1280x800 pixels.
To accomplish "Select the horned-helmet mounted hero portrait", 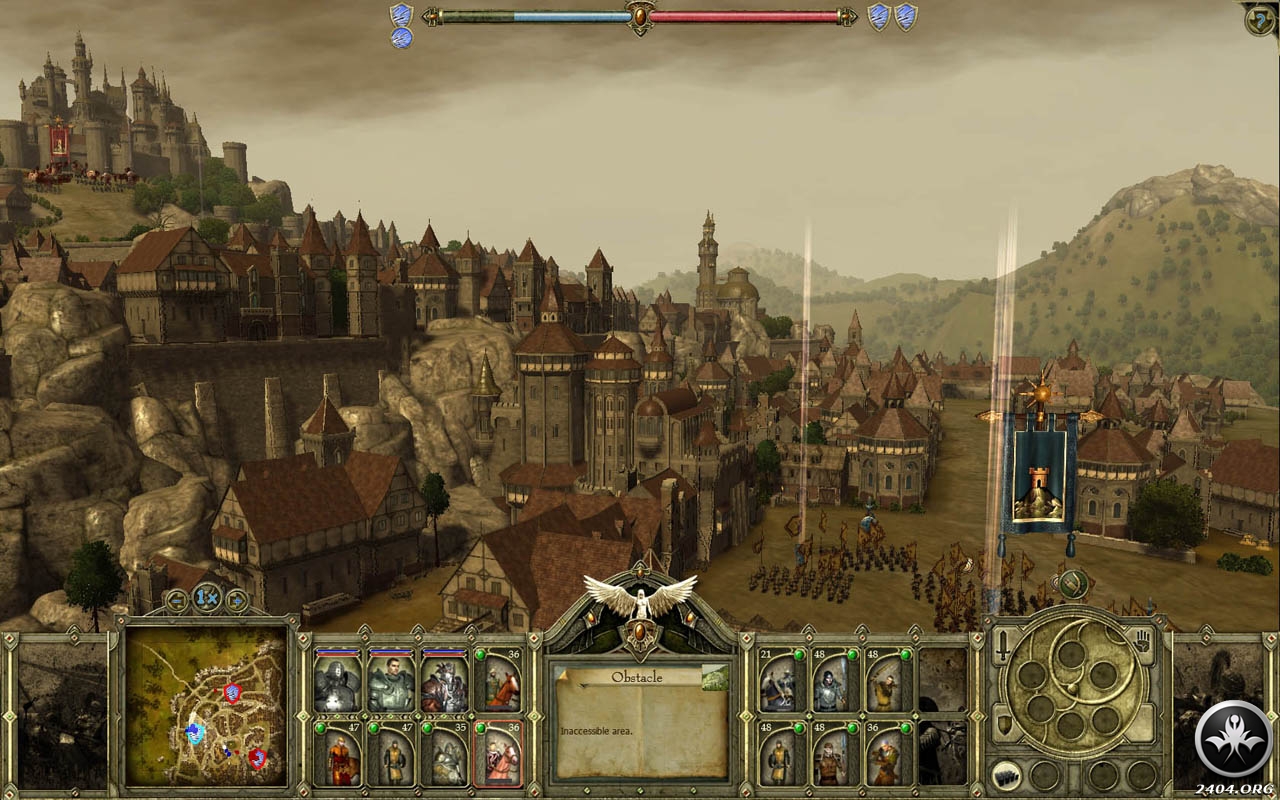I will (x=444, y=681).
